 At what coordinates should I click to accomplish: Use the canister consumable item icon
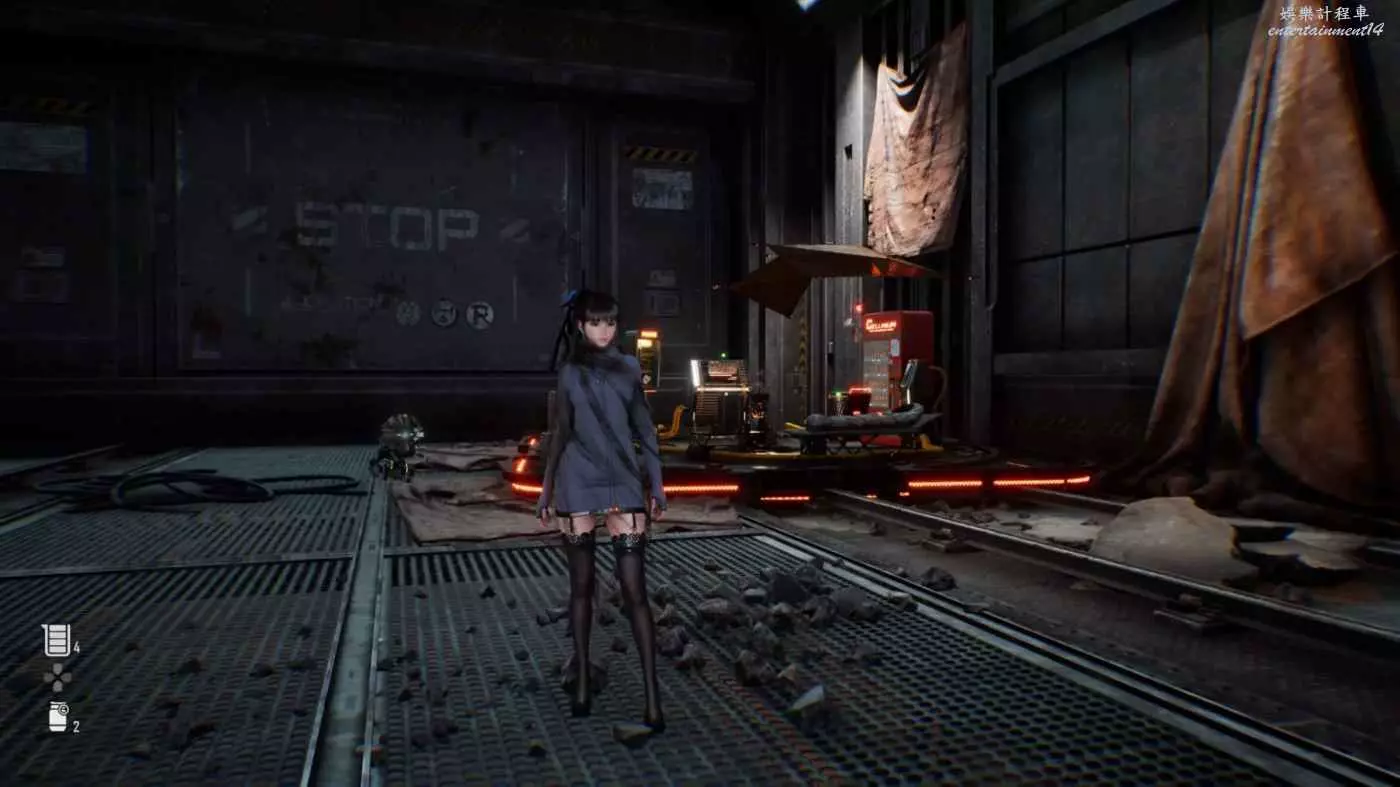pyautogui.click(x=58, y=716)
